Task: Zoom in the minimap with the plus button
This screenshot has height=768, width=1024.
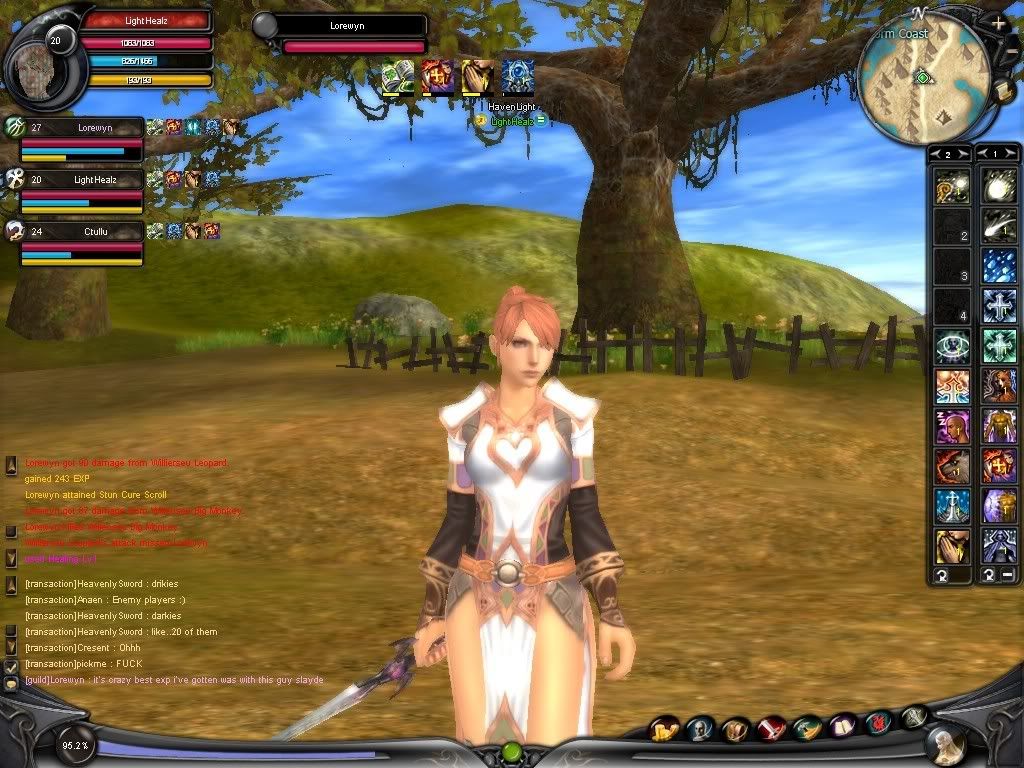Action: [998, 21]
